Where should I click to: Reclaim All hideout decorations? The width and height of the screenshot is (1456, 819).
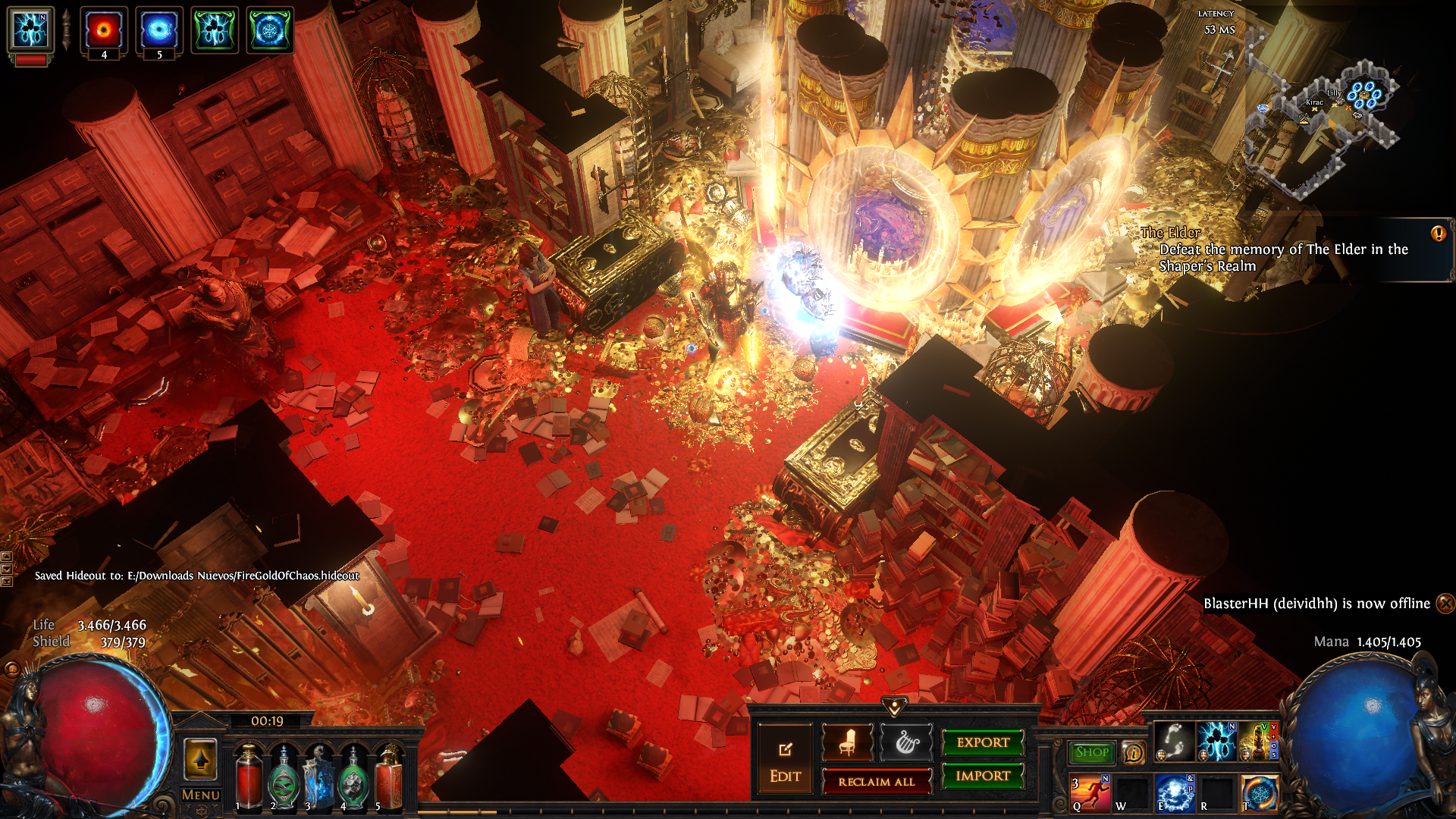(876, 782)
